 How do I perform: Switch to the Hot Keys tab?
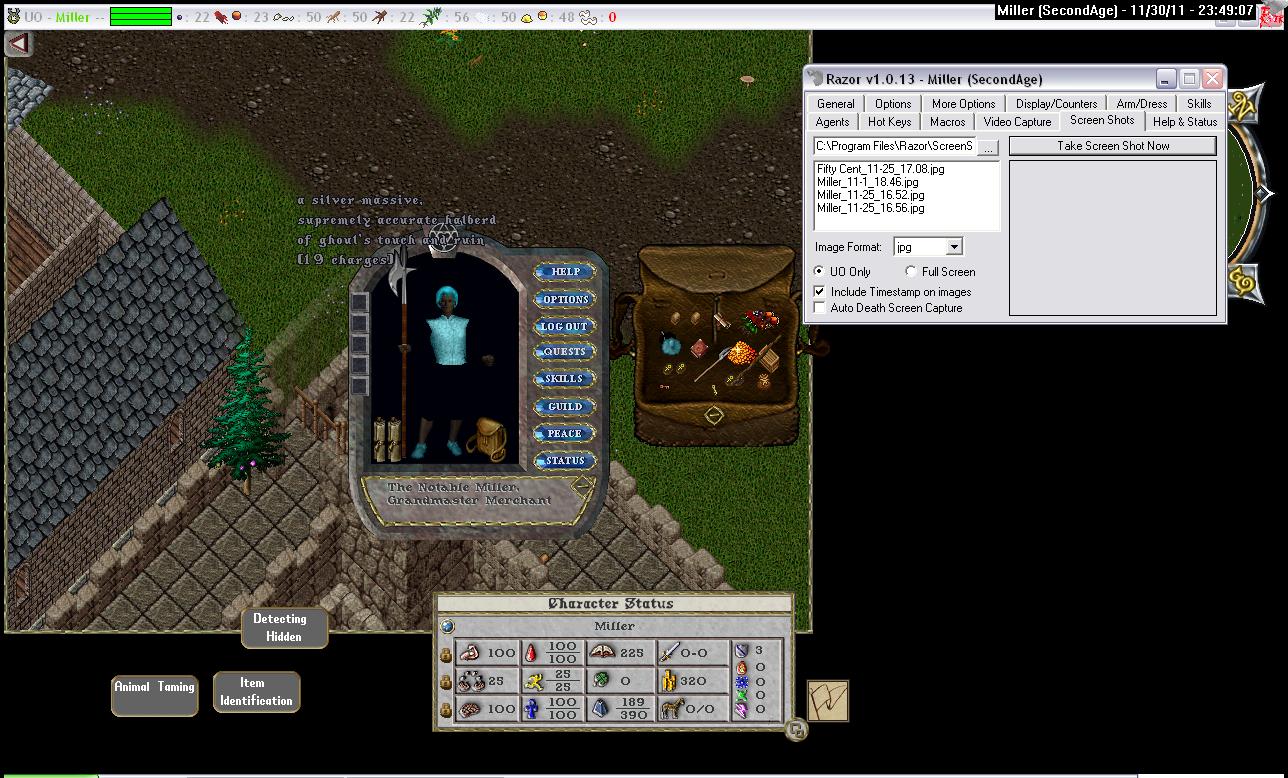pyautogui.click(x=889, y=122)
